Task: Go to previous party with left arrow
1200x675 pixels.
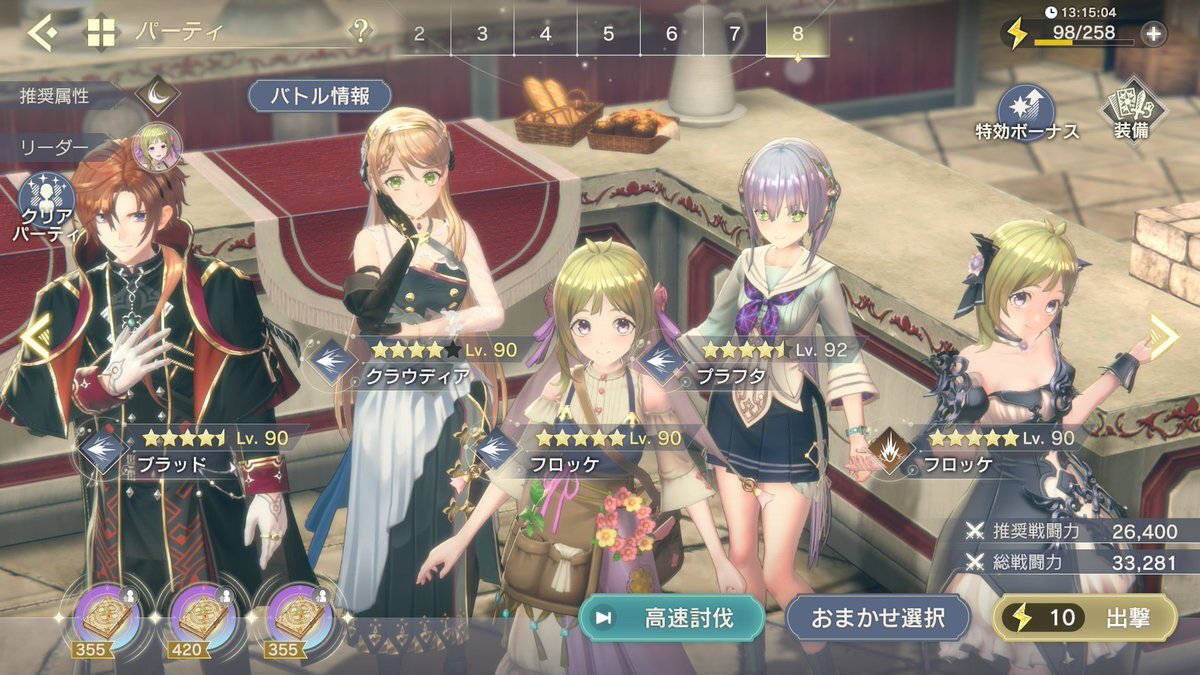Action: tap(33, 337)
